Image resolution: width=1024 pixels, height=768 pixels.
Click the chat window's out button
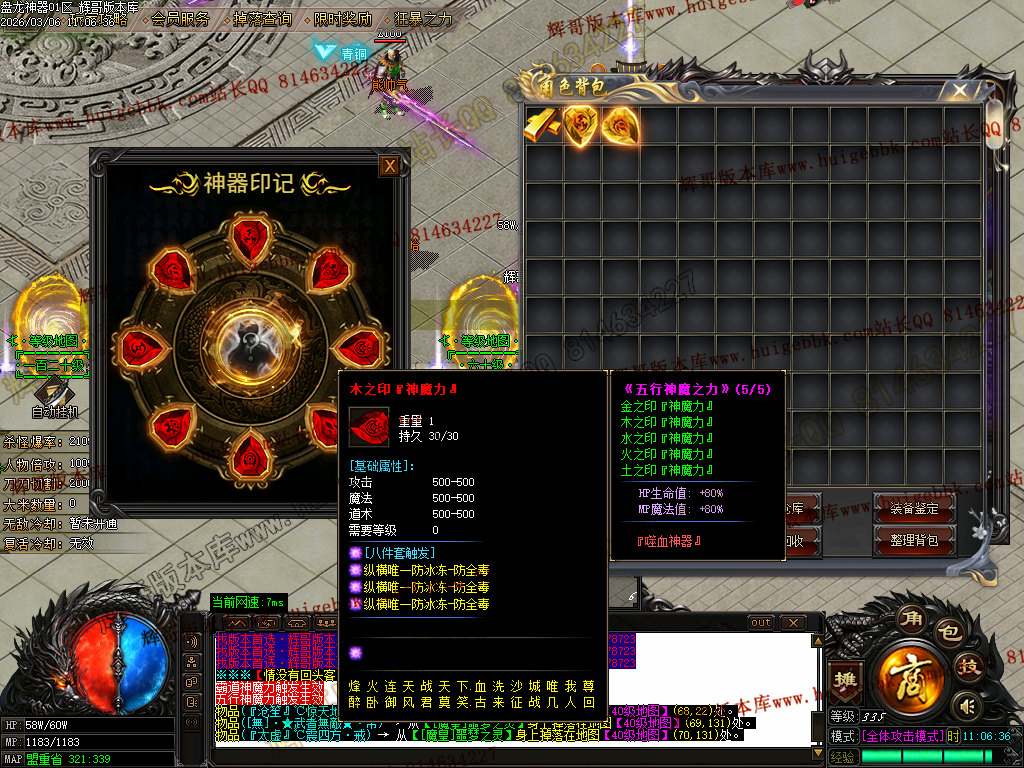pos(761,623)
